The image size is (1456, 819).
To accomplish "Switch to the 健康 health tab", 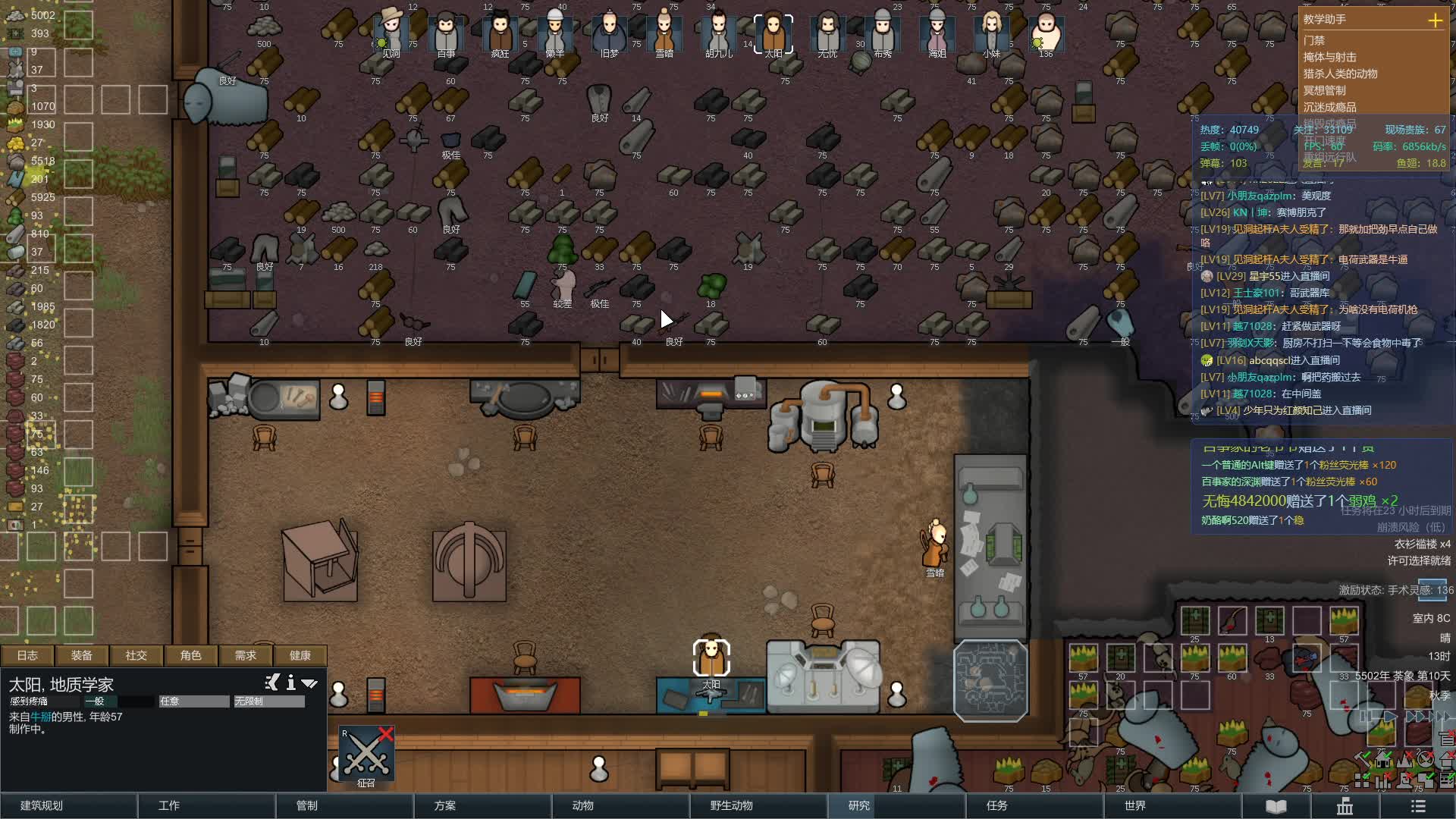I will coord(300,655).
